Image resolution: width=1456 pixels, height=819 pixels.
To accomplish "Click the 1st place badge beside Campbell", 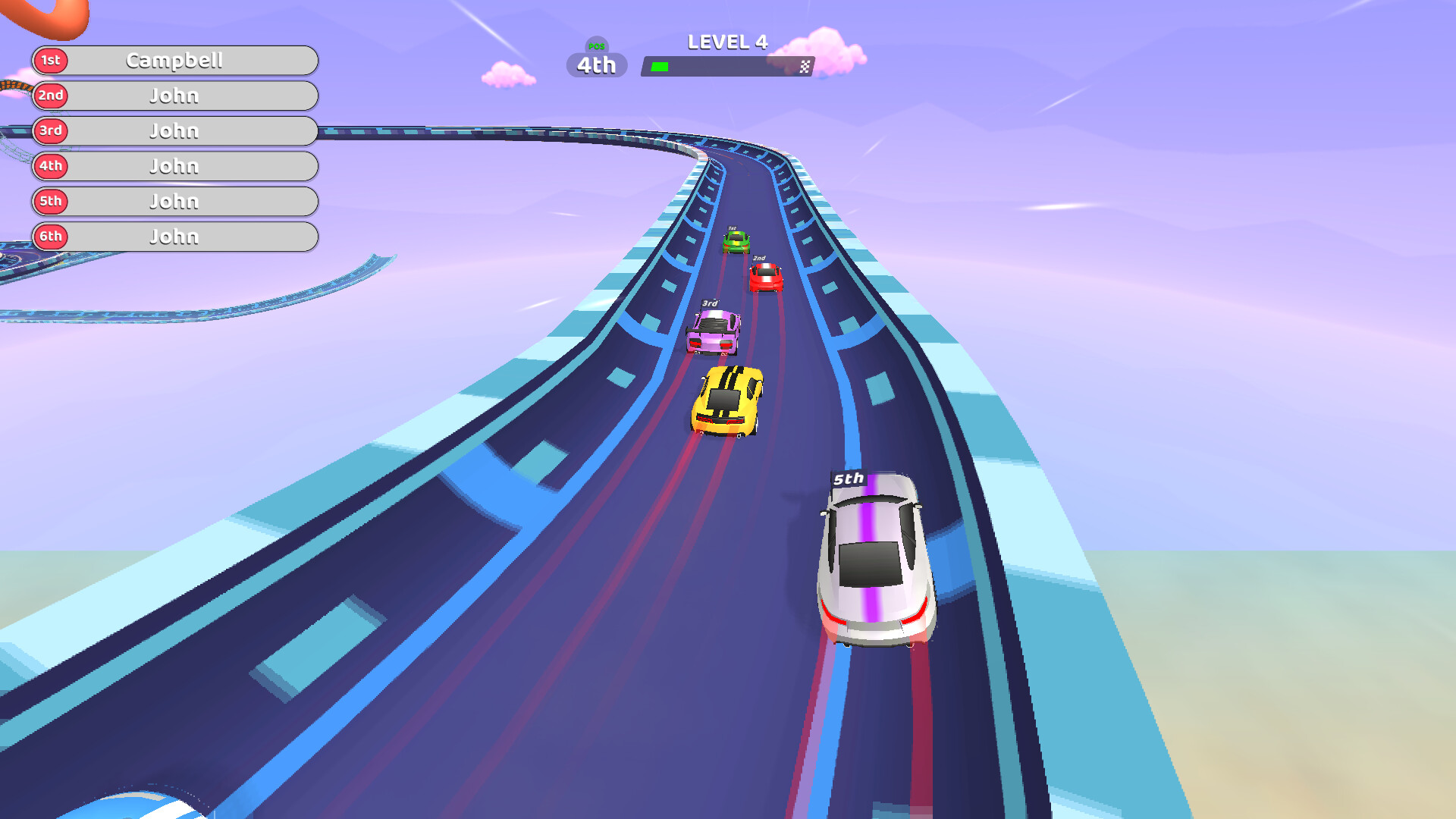I will (50, 61).
